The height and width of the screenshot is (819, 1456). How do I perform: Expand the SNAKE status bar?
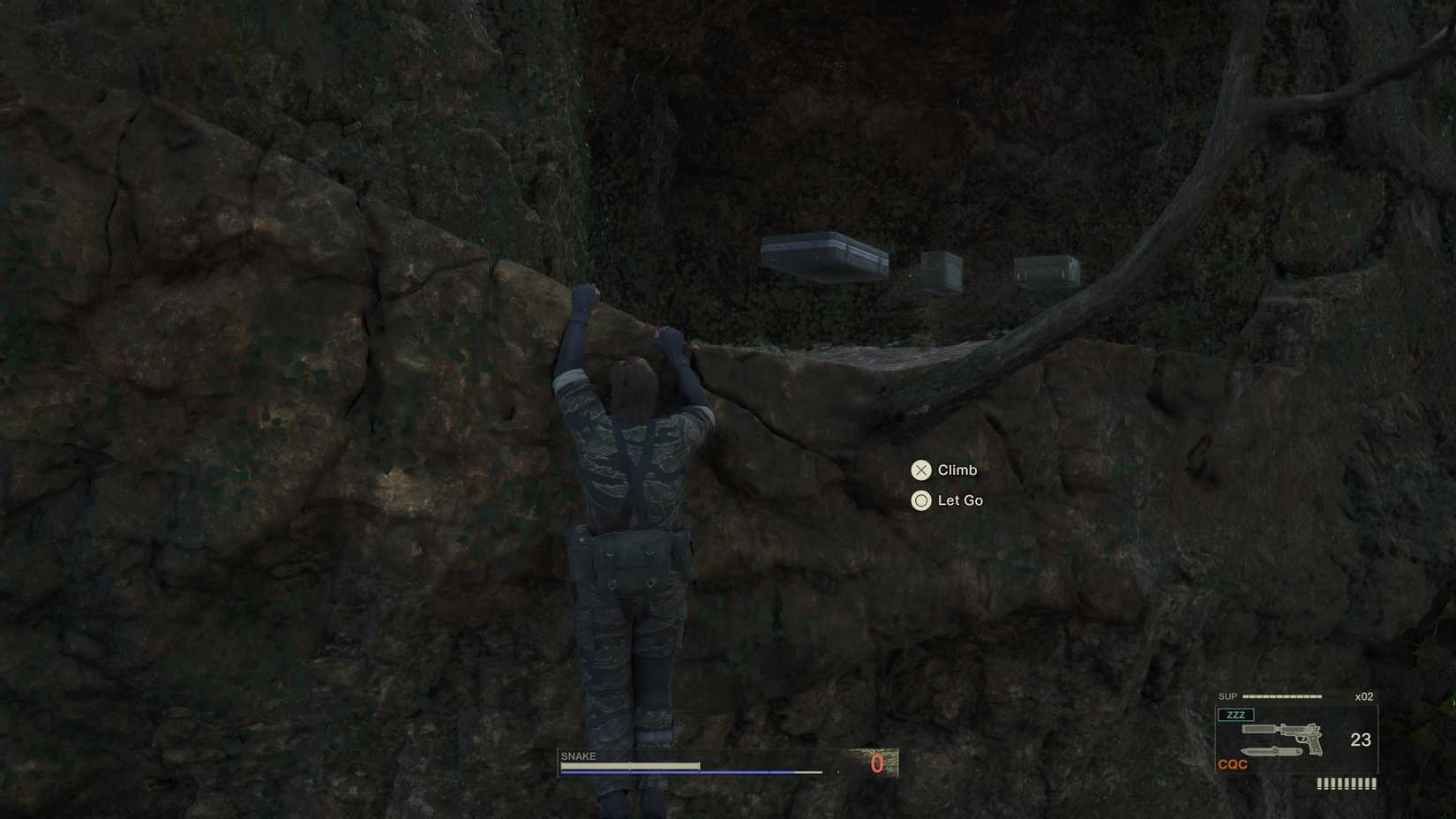point(724,766)
